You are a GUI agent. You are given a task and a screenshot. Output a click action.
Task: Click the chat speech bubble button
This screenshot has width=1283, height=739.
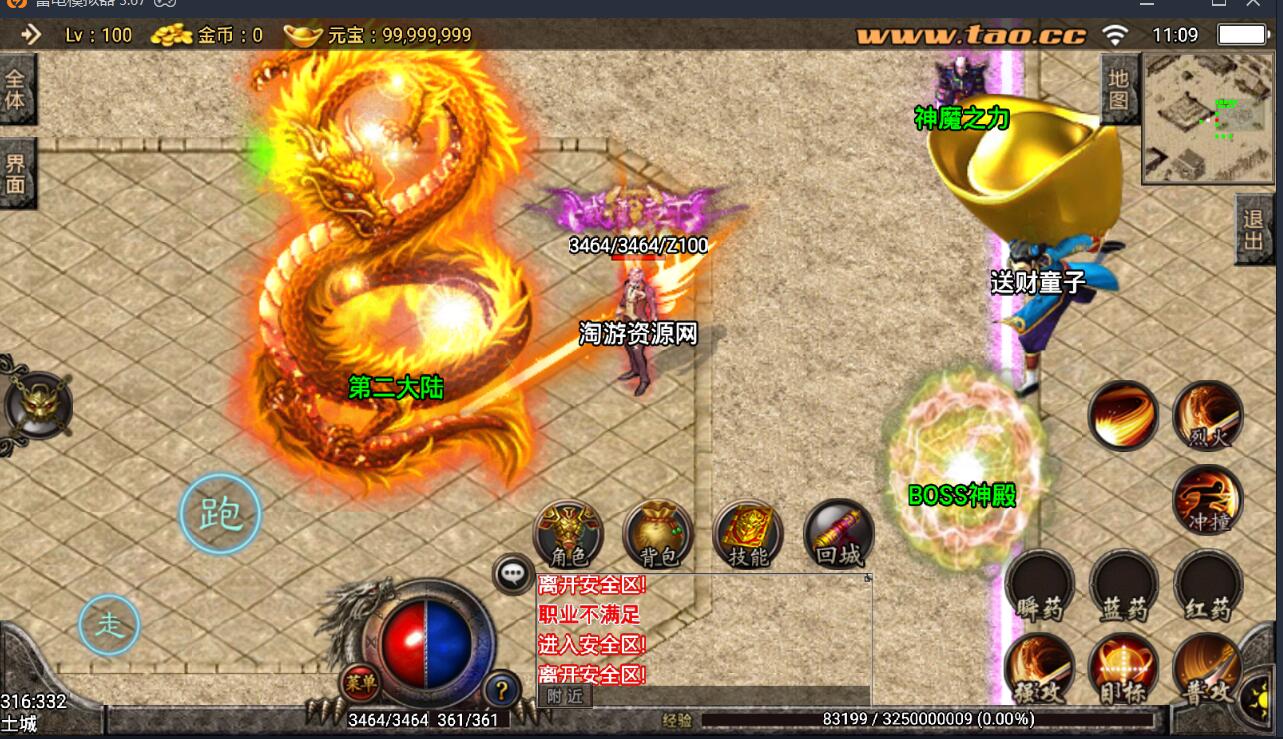[x=514, y=574]
